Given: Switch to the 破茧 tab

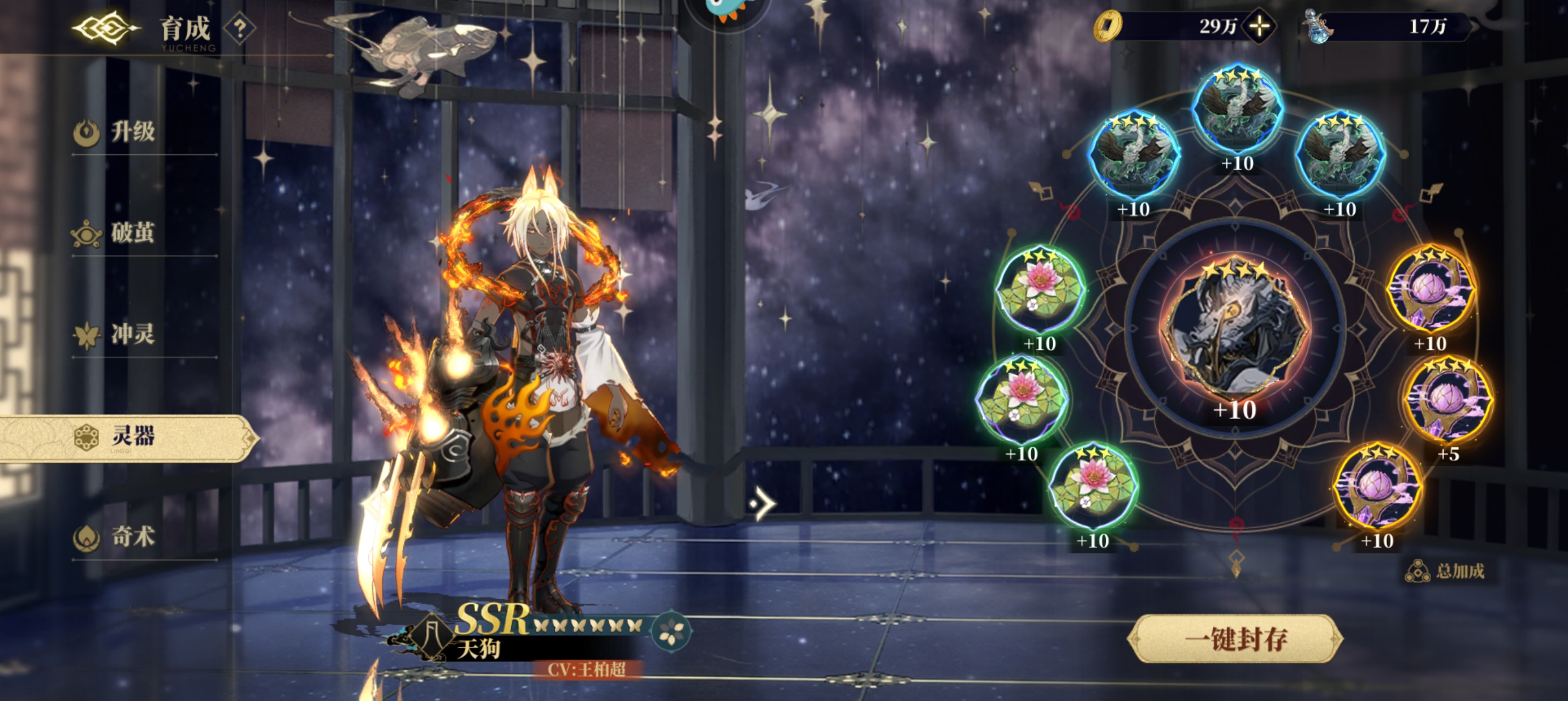Looking at the screenshot, I should click(133, 233).
